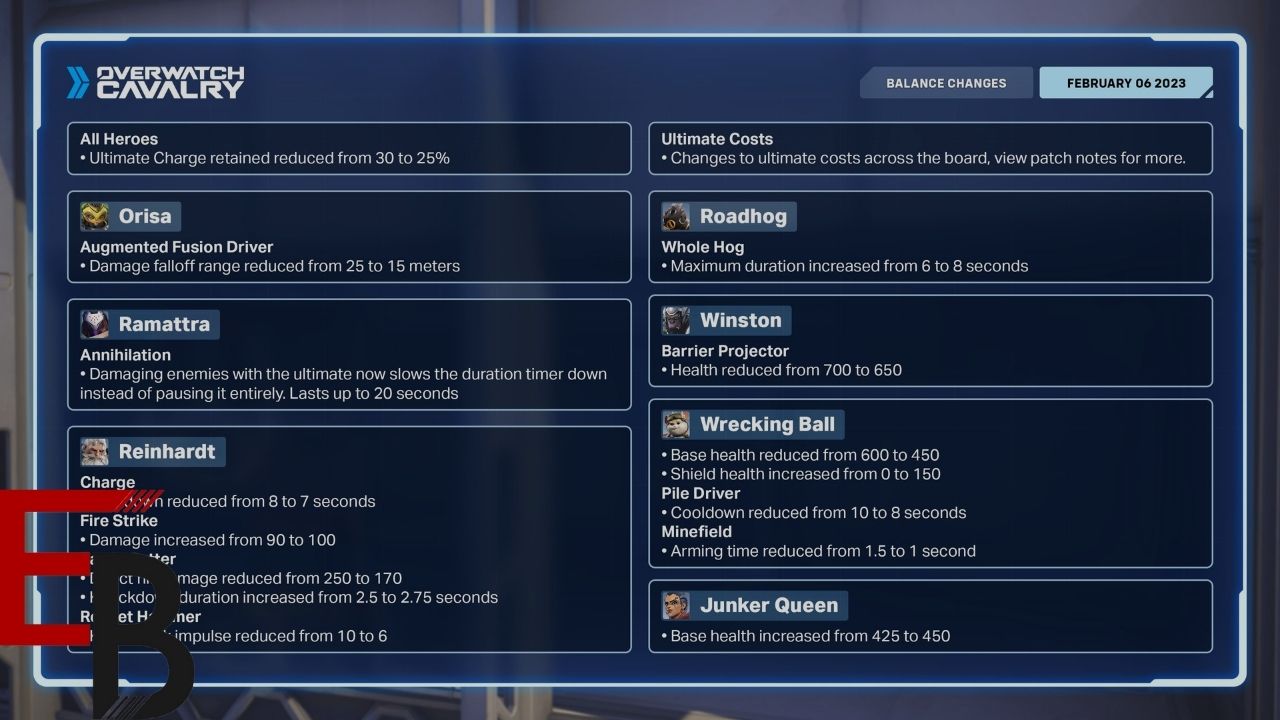This screenshot has height=720, width=1280.
Task: Open the Roadhog hero entry
Action: 729,216
